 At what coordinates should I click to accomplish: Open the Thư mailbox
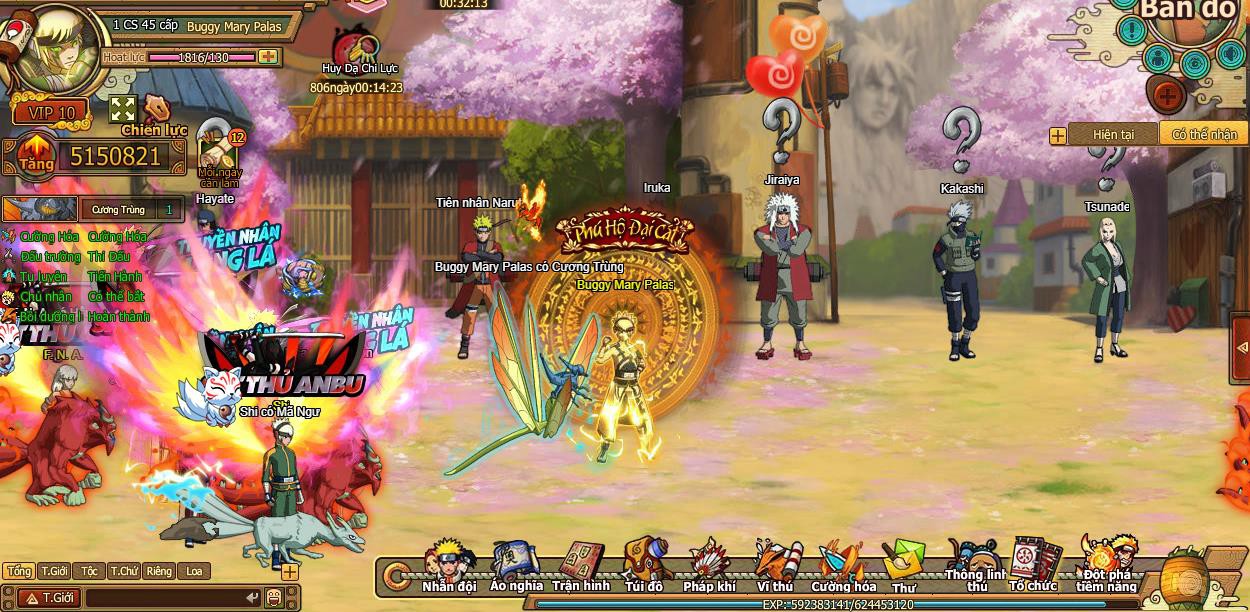click(x=904, y=566)
